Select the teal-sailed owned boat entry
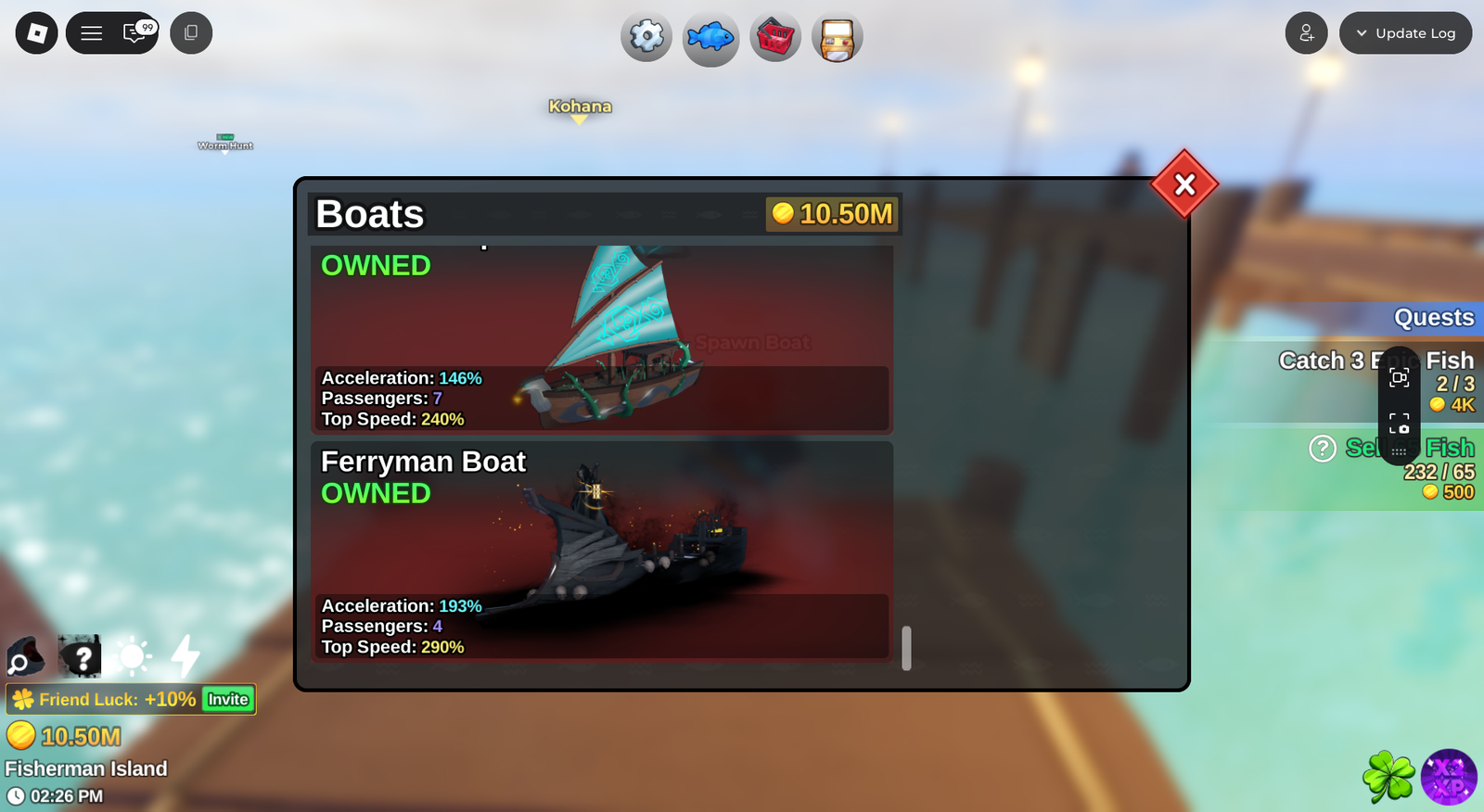The image size is (1484, 812). click(601, 338)
